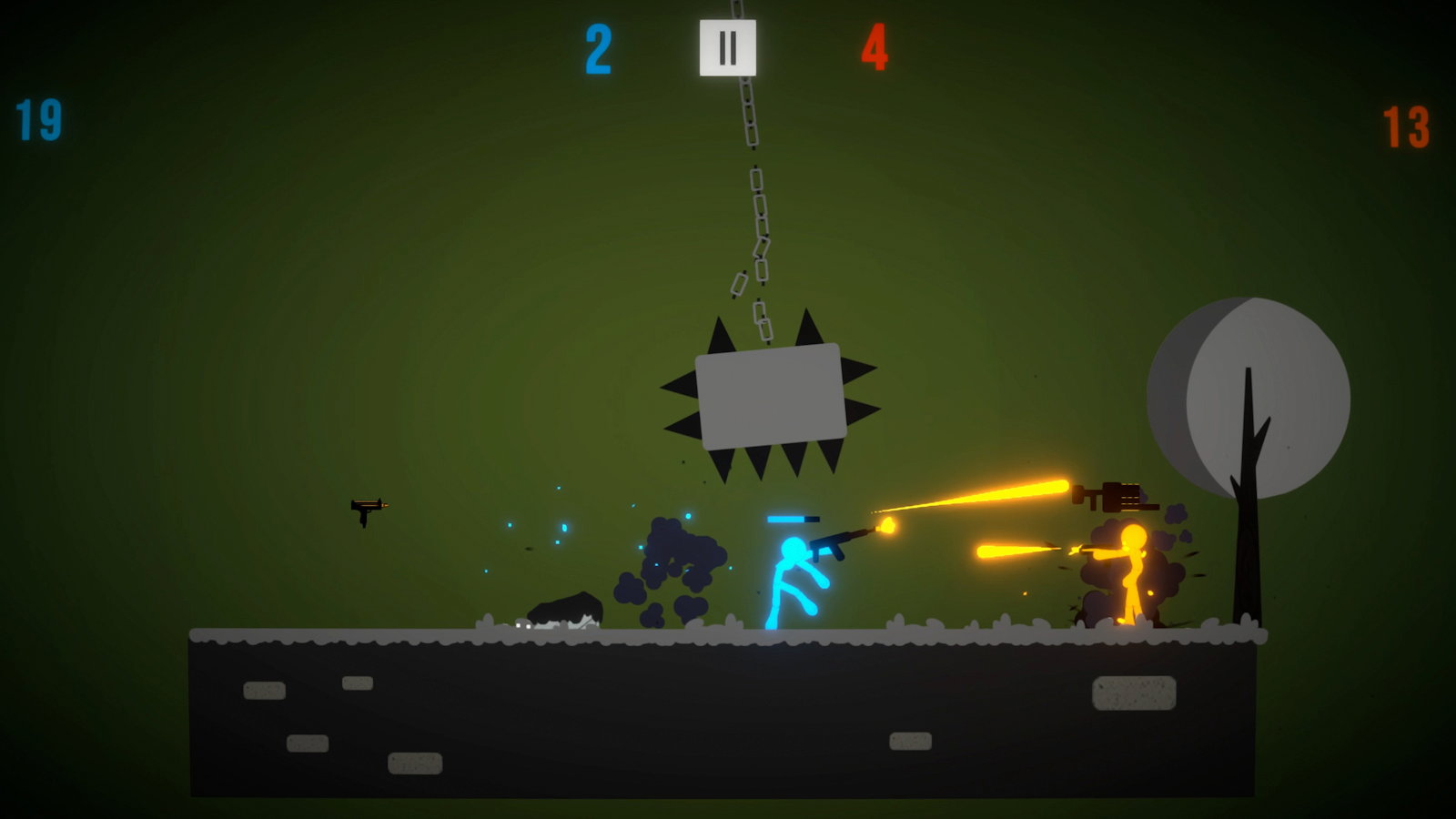Click the muzzle flash on blue's rifle

885,528
